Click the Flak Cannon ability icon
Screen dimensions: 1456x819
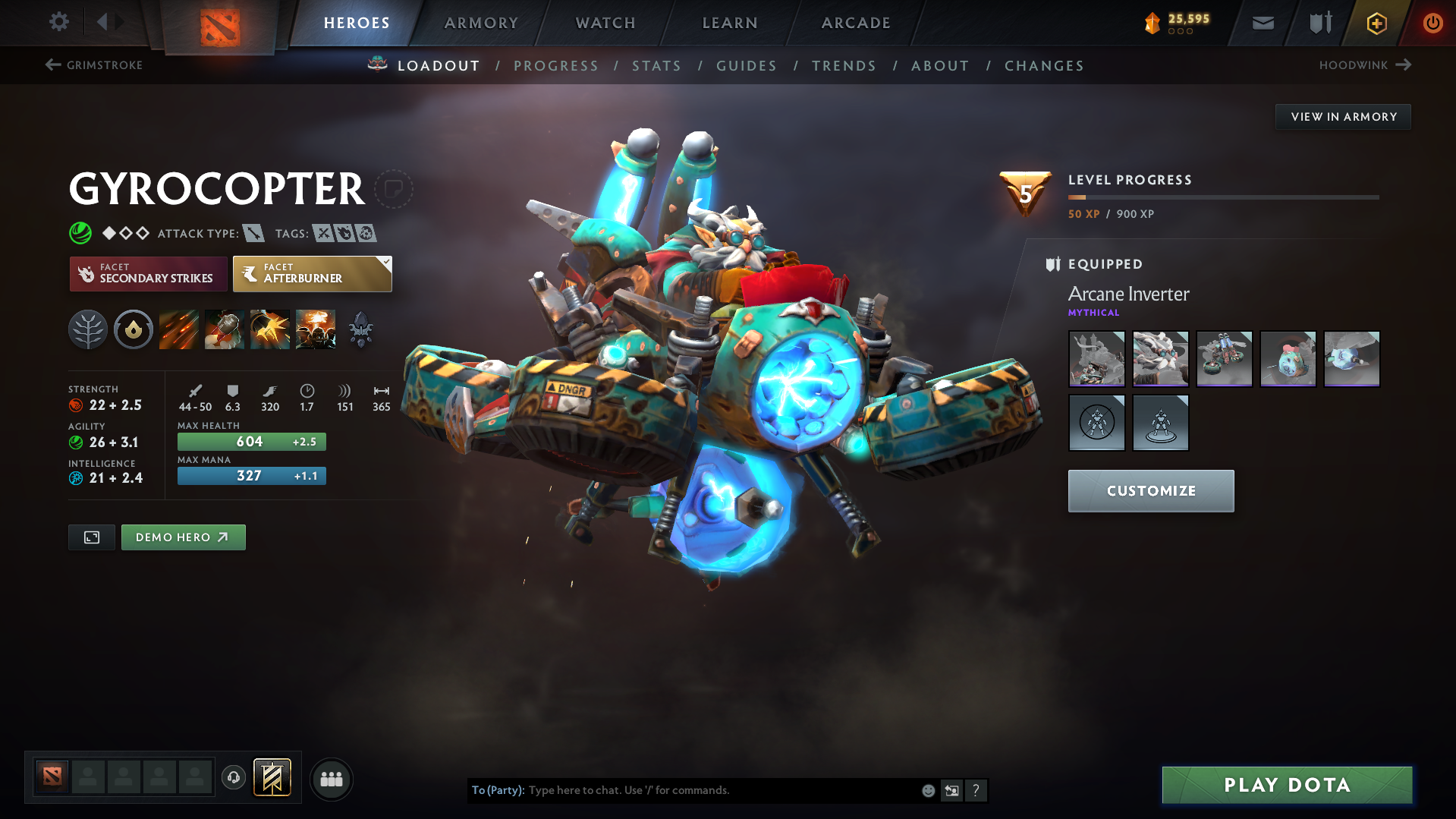tap(269, 329)
